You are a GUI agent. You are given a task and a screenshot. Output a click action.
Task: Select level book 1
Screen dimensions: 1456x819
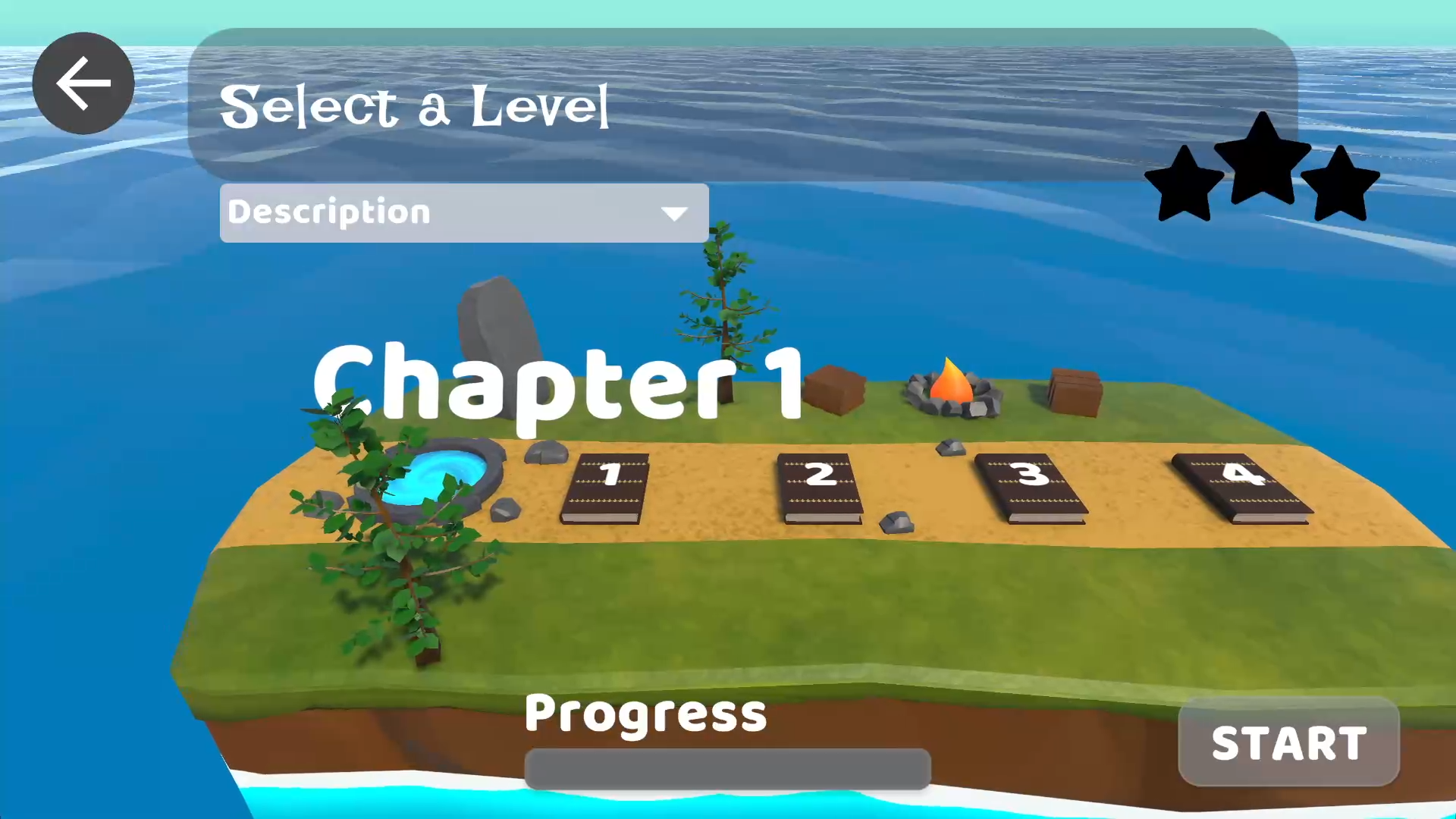[x=607, y=485]
